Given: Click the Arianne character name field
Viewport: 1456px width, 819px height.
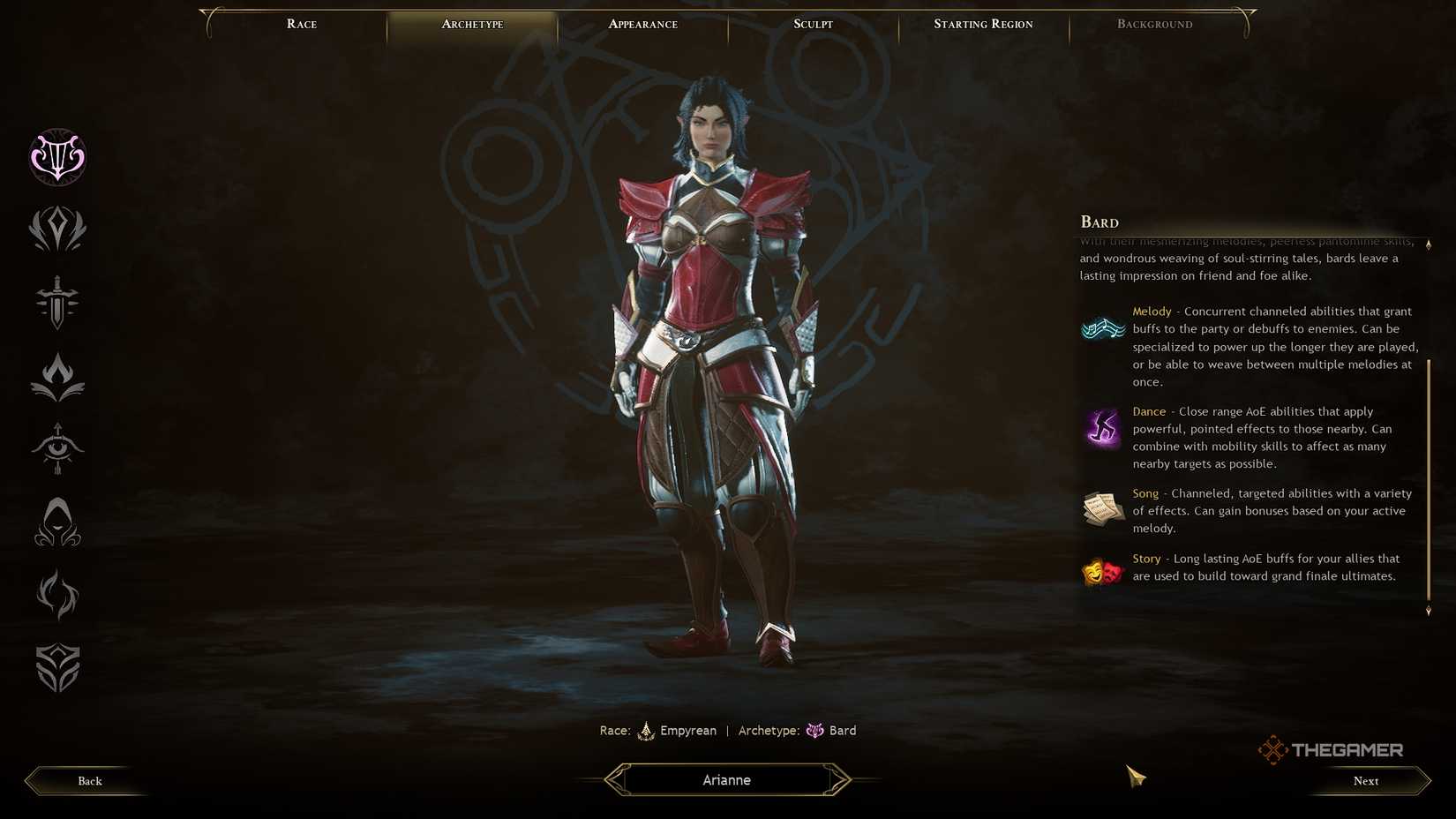Looking at the screenshot, I should 726,779.
